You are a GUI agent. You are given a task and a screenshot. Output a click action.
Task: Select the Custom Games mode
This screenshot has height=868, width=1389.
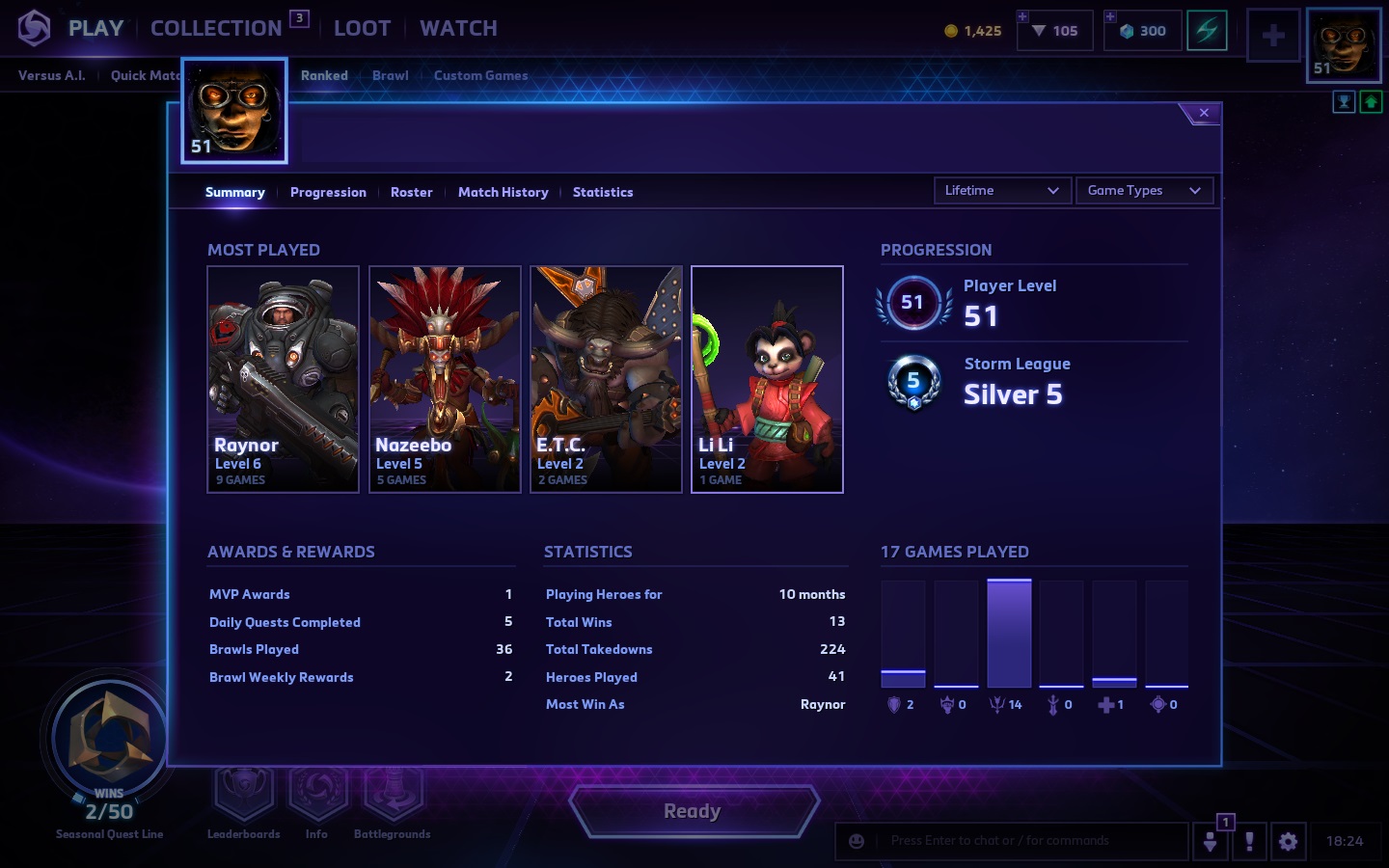[x=480, y=75]
